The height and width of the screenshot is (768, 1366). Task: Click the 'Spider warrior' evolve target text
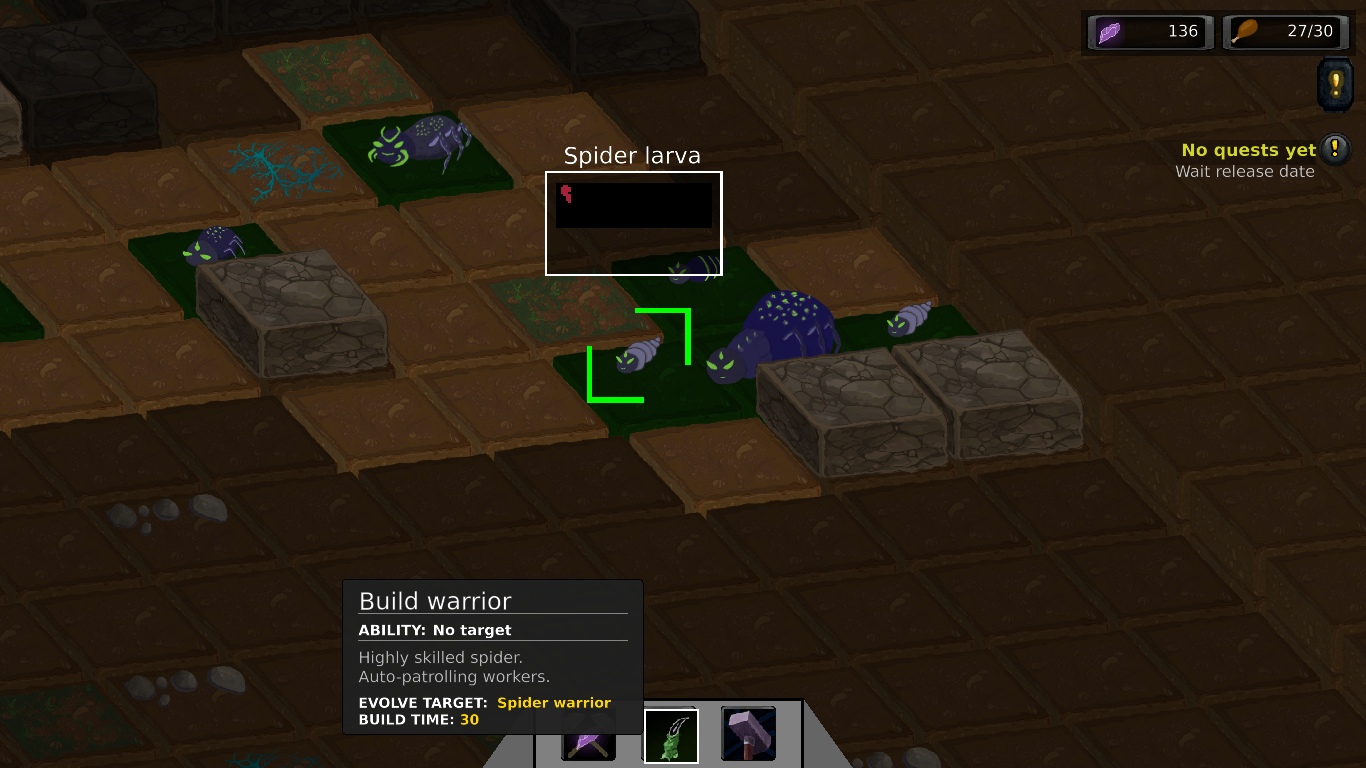click(553, 703)
